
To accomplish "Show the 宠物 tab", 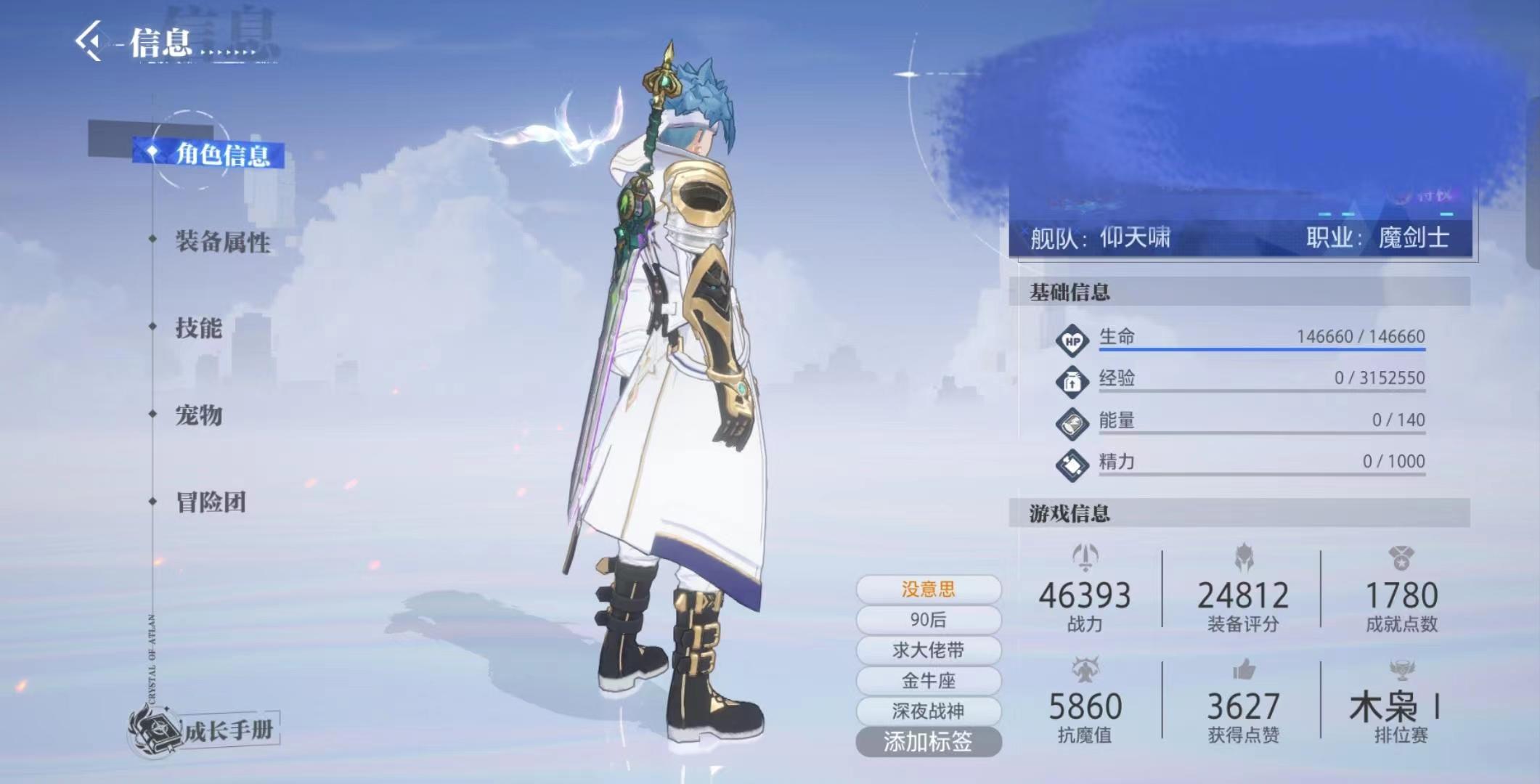I will [x=198, y=415].
